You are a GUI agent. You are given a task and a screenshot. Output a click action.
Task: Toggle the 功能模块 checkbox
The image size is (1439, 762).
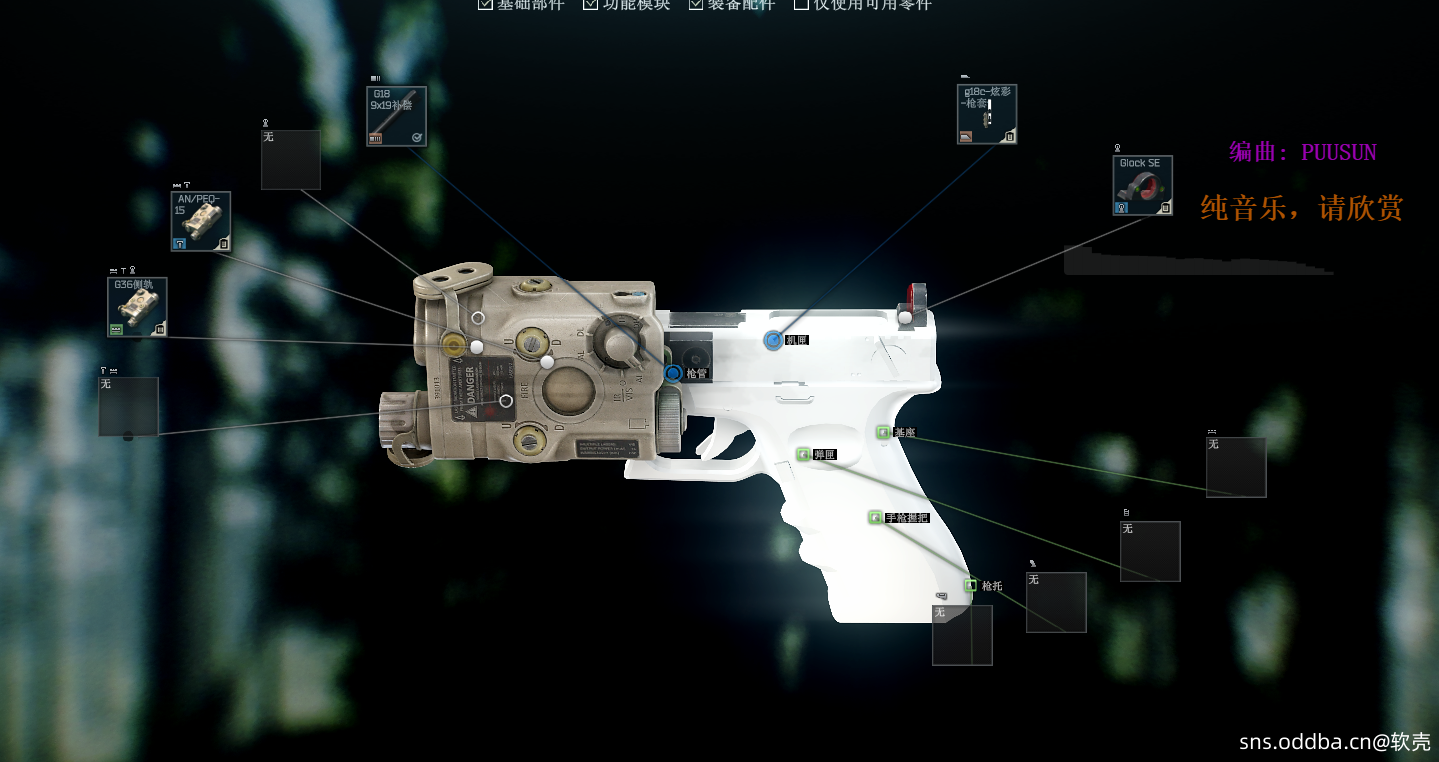(591, 4)
